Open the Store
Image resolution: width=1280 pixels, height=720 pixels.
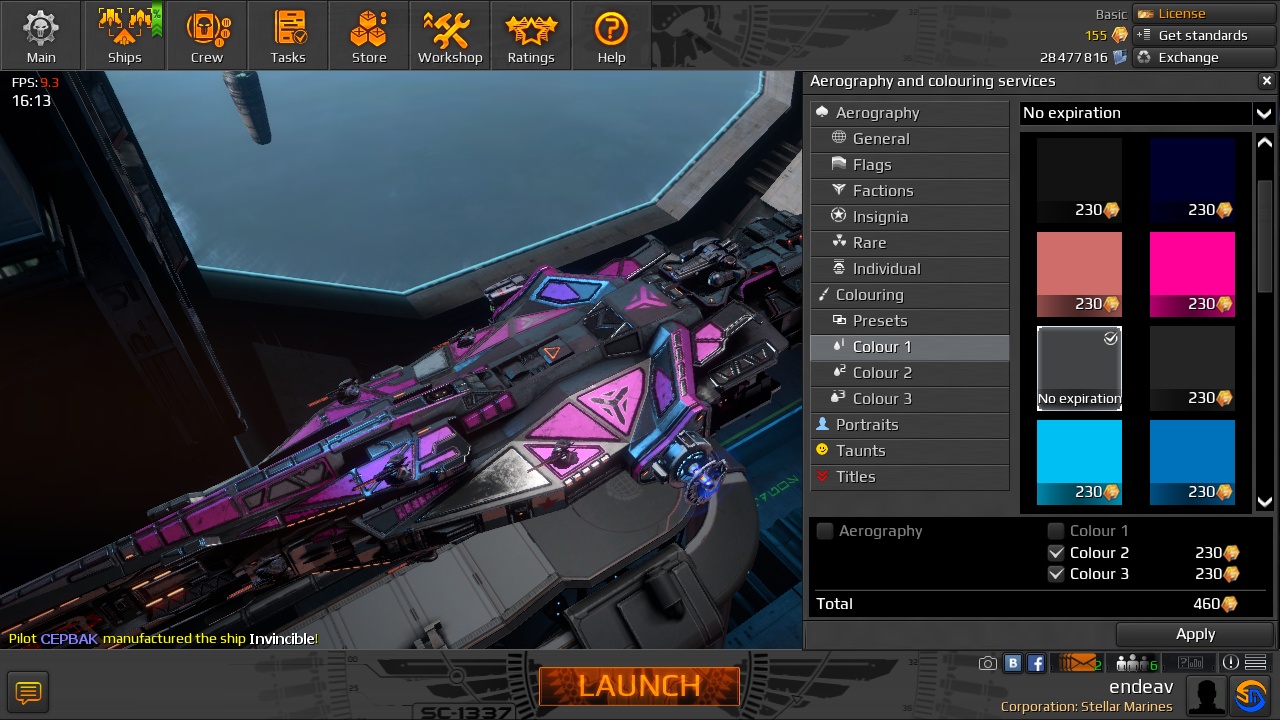coord(369,36)
